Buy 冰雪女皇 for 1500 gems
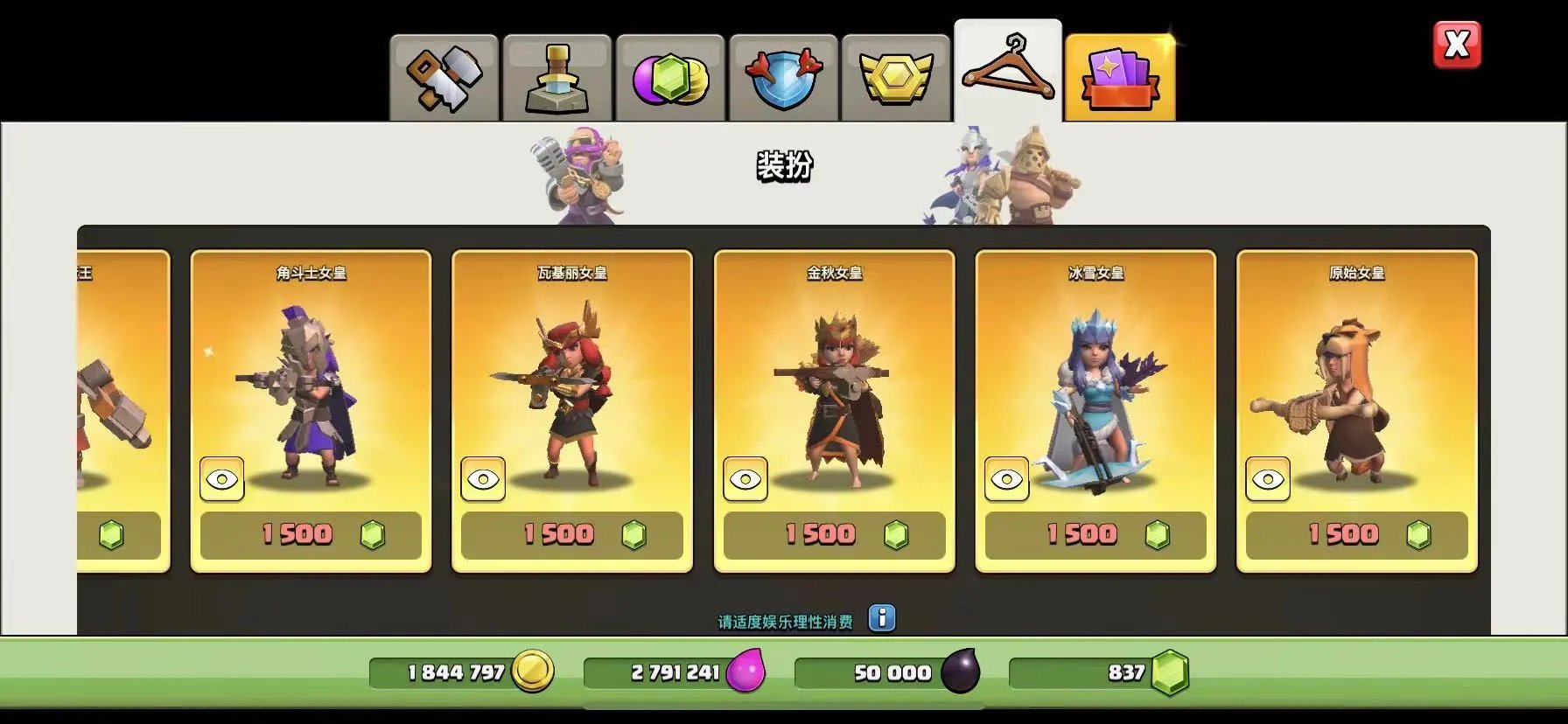Image resolution: width=1568 pixels, height=724 pixels. (1095, 535)
